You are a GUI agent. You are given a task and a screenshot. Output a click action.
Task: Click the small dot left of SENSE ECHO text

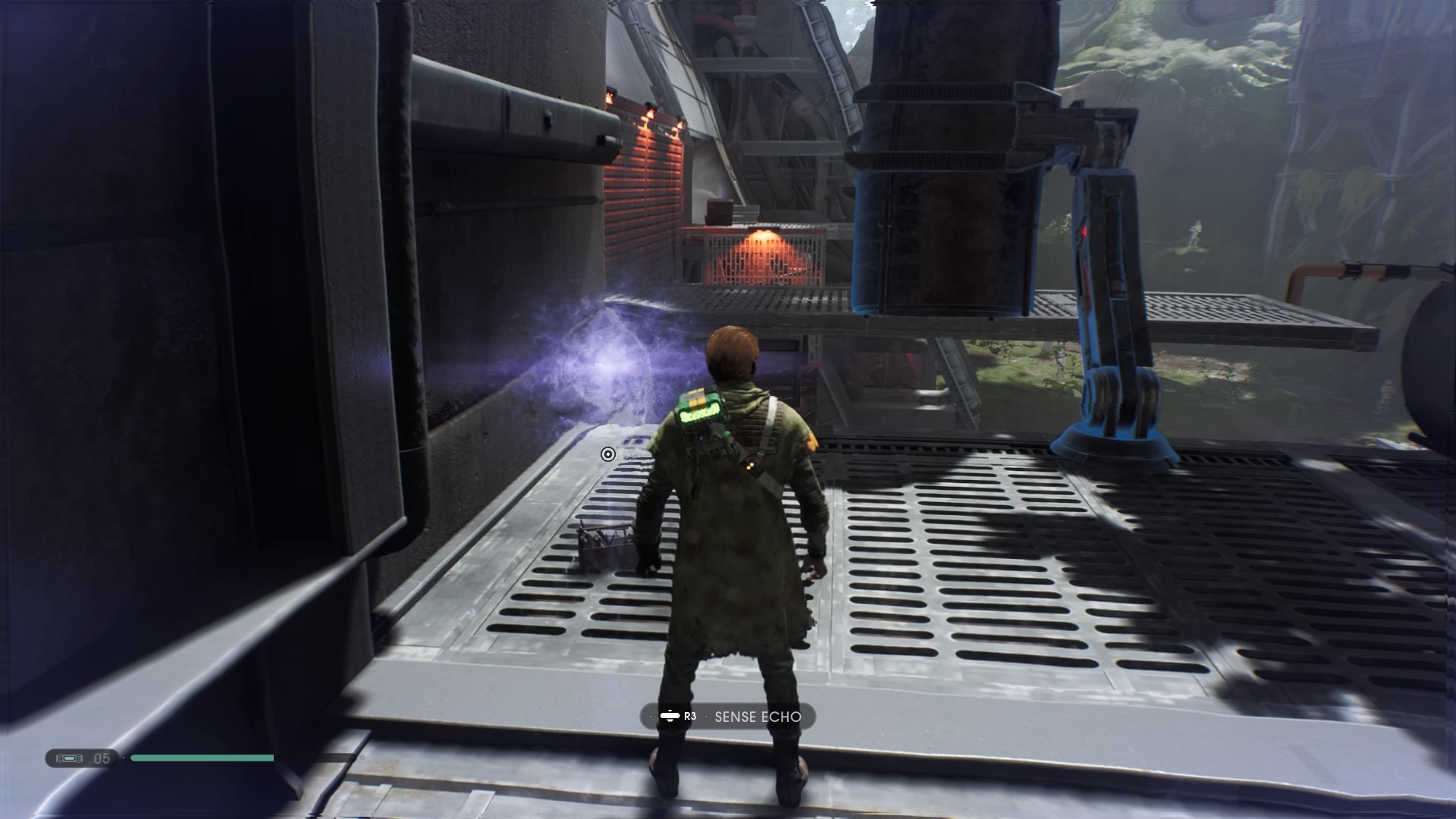click(x=706, y=716)
